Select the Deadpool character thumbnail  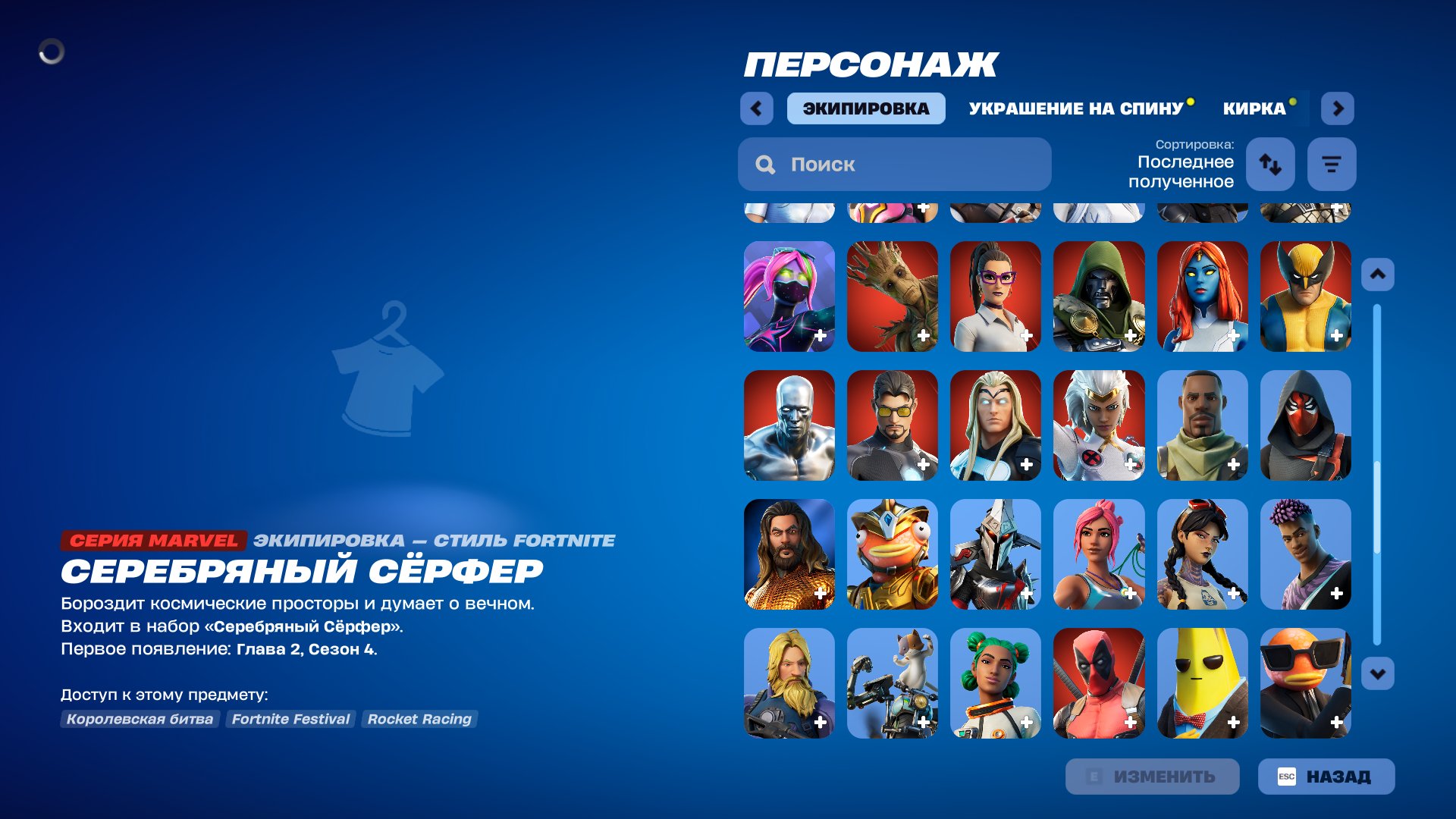(1098, 684)
